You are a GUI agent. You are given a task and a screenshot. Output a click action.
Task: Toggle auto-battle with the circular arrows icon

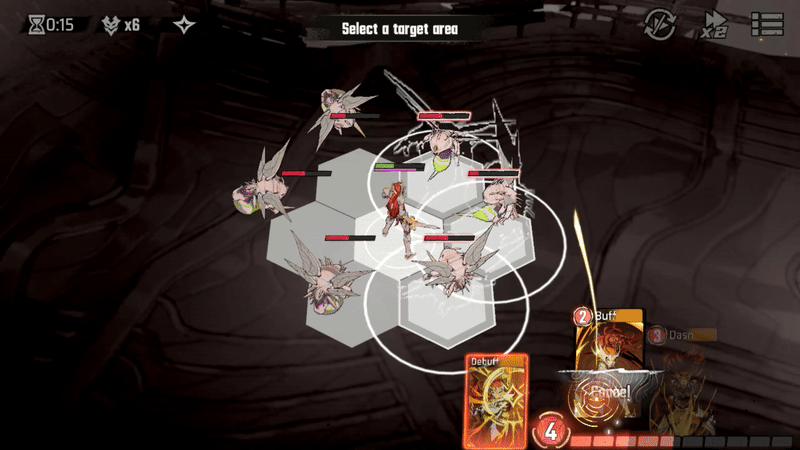point(660,24)
